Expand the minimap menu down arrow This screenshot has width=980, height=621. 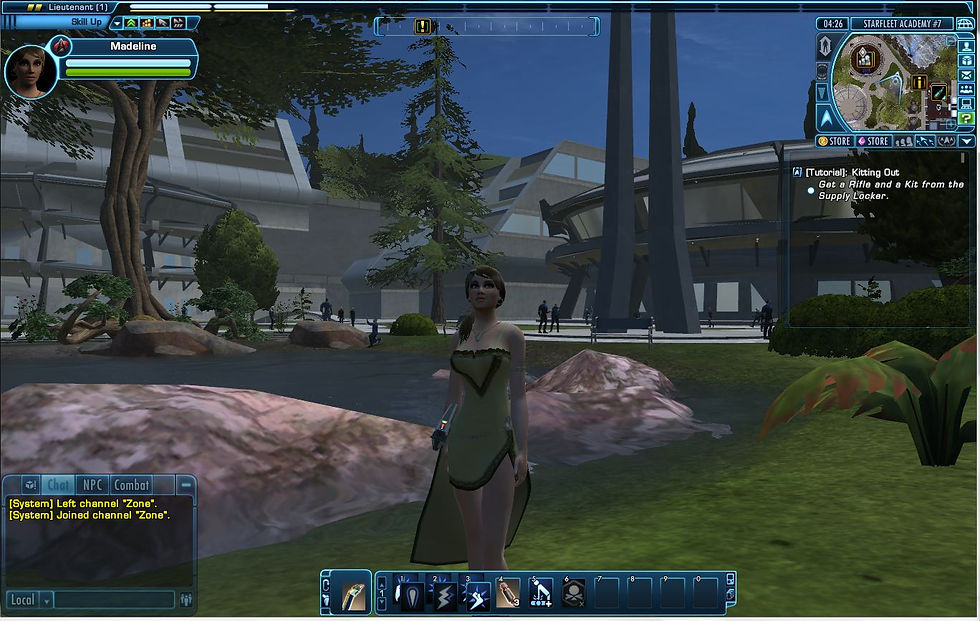pos(967,142)
